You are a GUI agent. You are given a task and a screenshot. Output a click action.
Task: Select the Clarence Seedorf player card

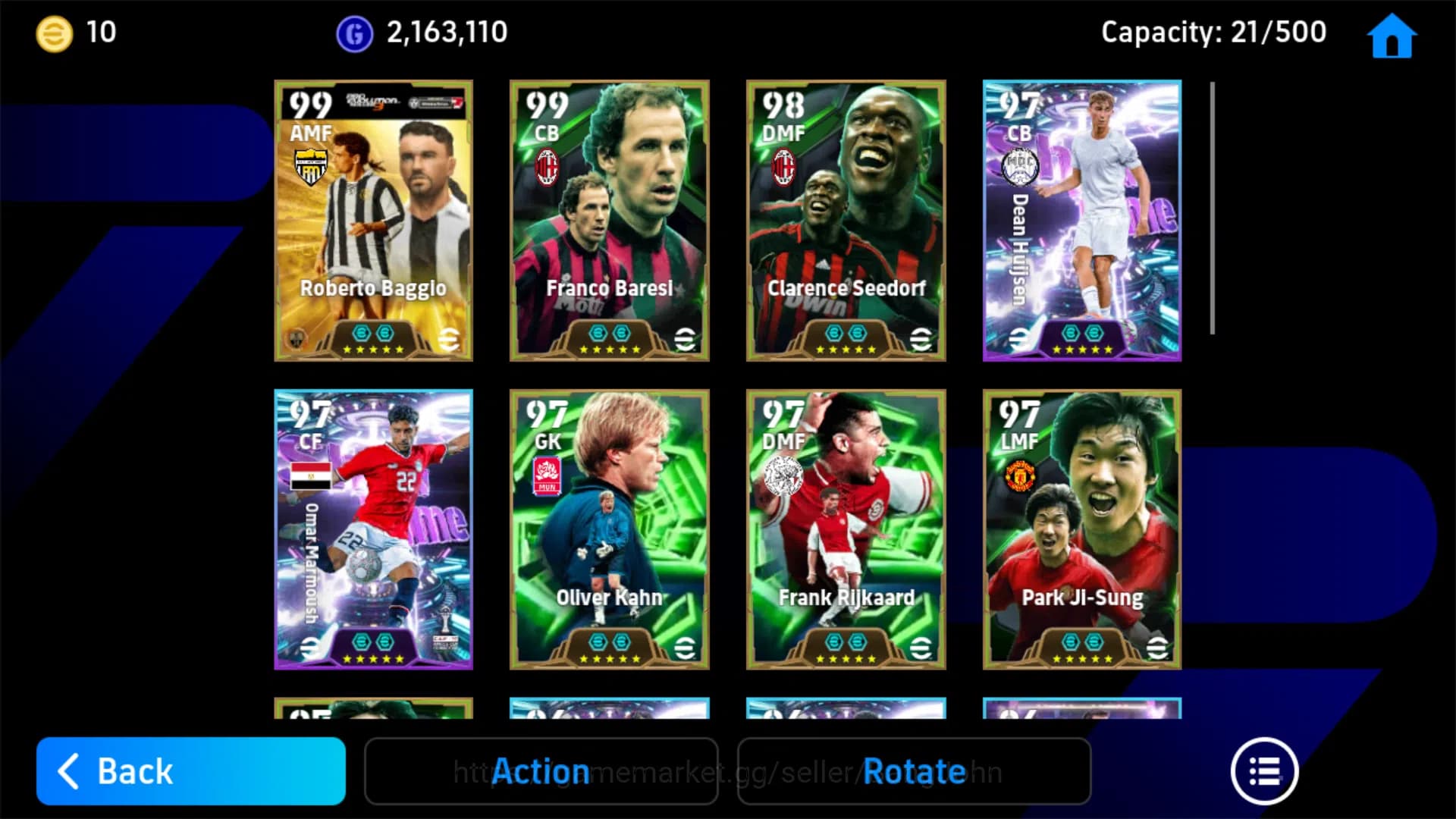tap(845, 221)
